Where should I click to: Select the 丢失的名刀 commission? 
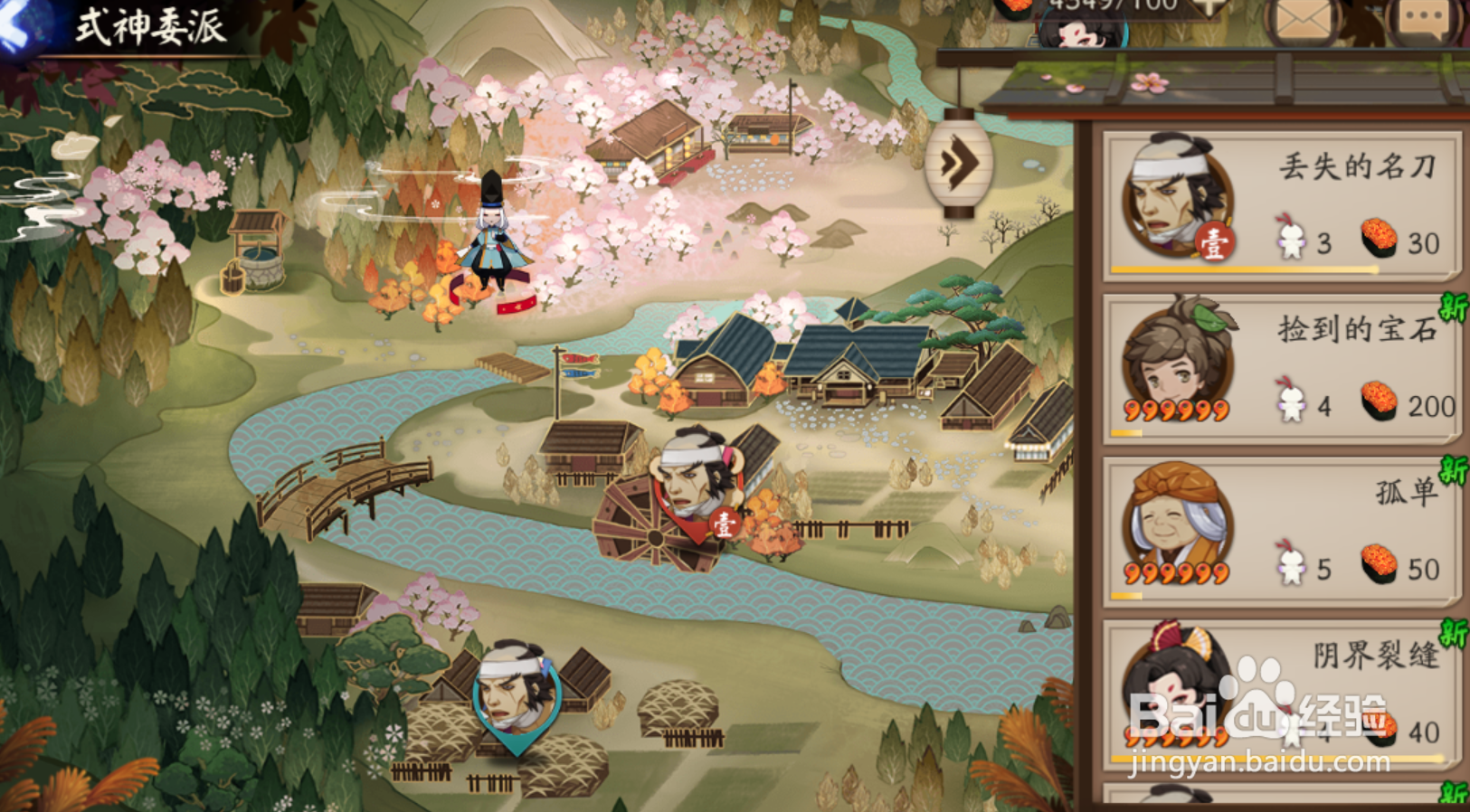click(1280, 204)
